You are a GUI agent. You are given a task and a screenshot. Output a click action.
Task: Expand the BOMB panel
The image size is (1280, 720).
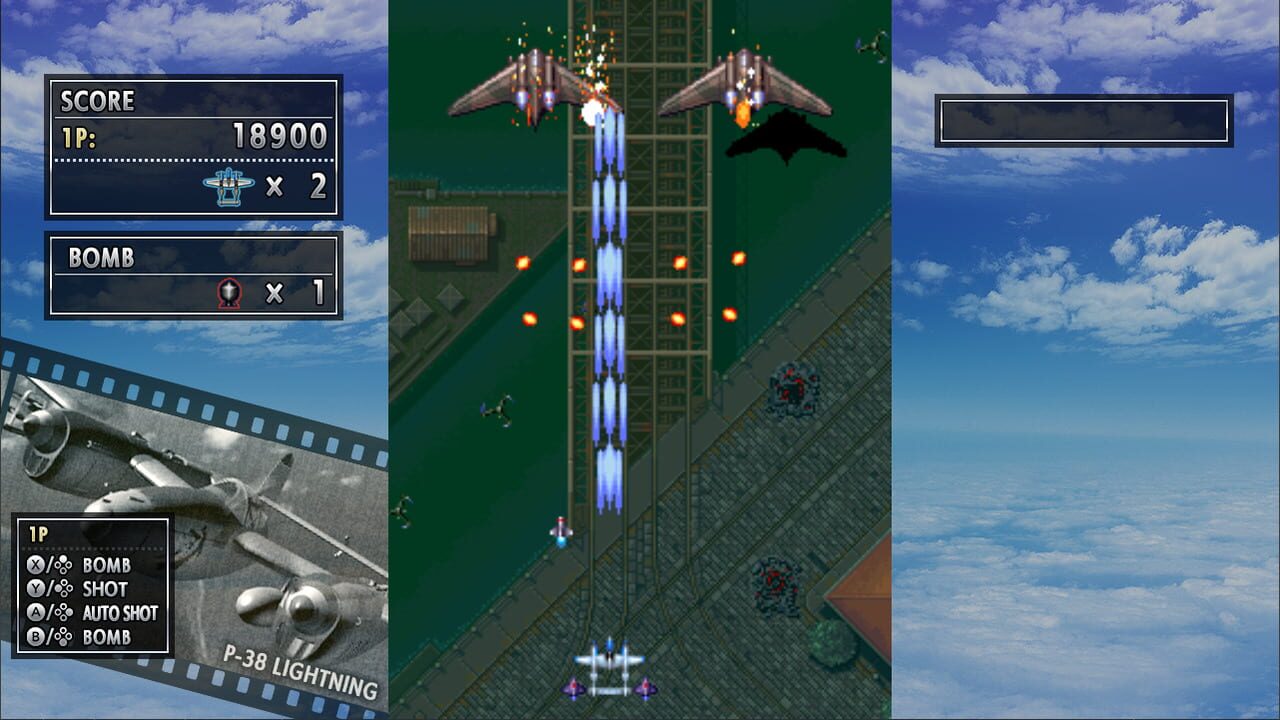tap(195, 275)
